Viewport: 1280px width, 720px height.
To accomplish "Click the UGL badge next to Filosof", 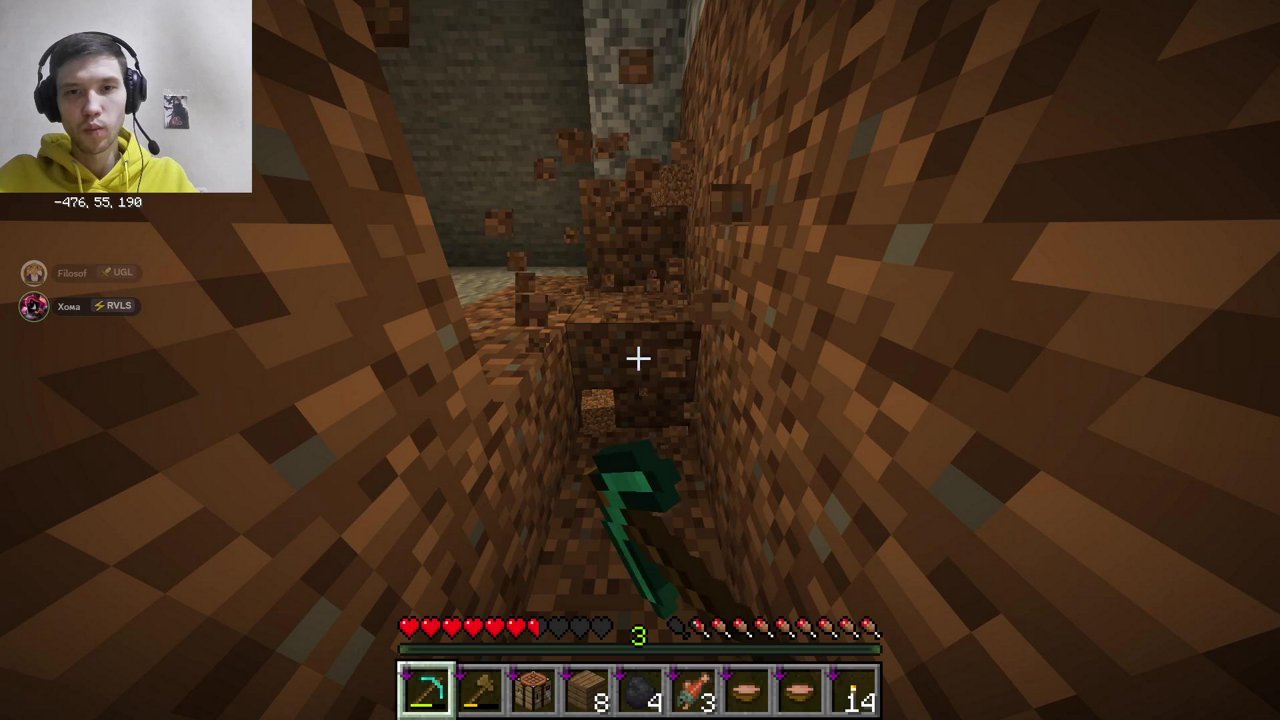I will [118, 272].
